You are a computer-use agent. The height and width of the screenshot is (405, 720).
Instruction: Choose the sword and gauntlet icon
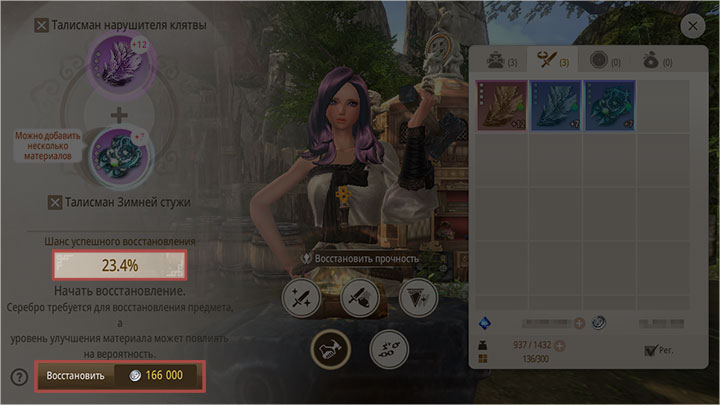pos(358,296)
